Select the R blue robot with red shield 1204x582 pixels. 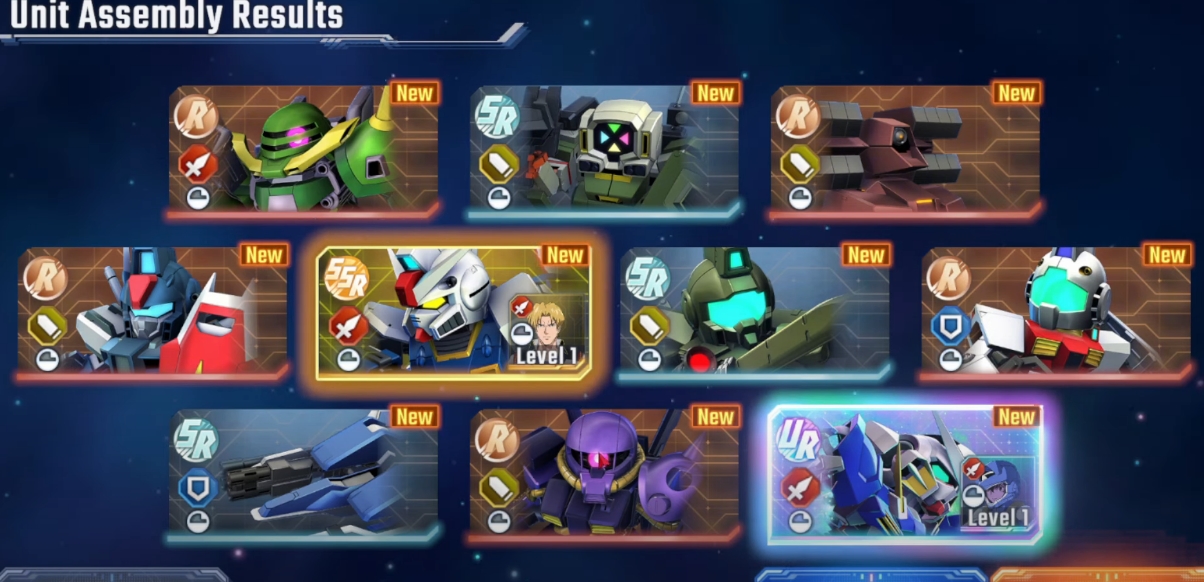(153, 310)
